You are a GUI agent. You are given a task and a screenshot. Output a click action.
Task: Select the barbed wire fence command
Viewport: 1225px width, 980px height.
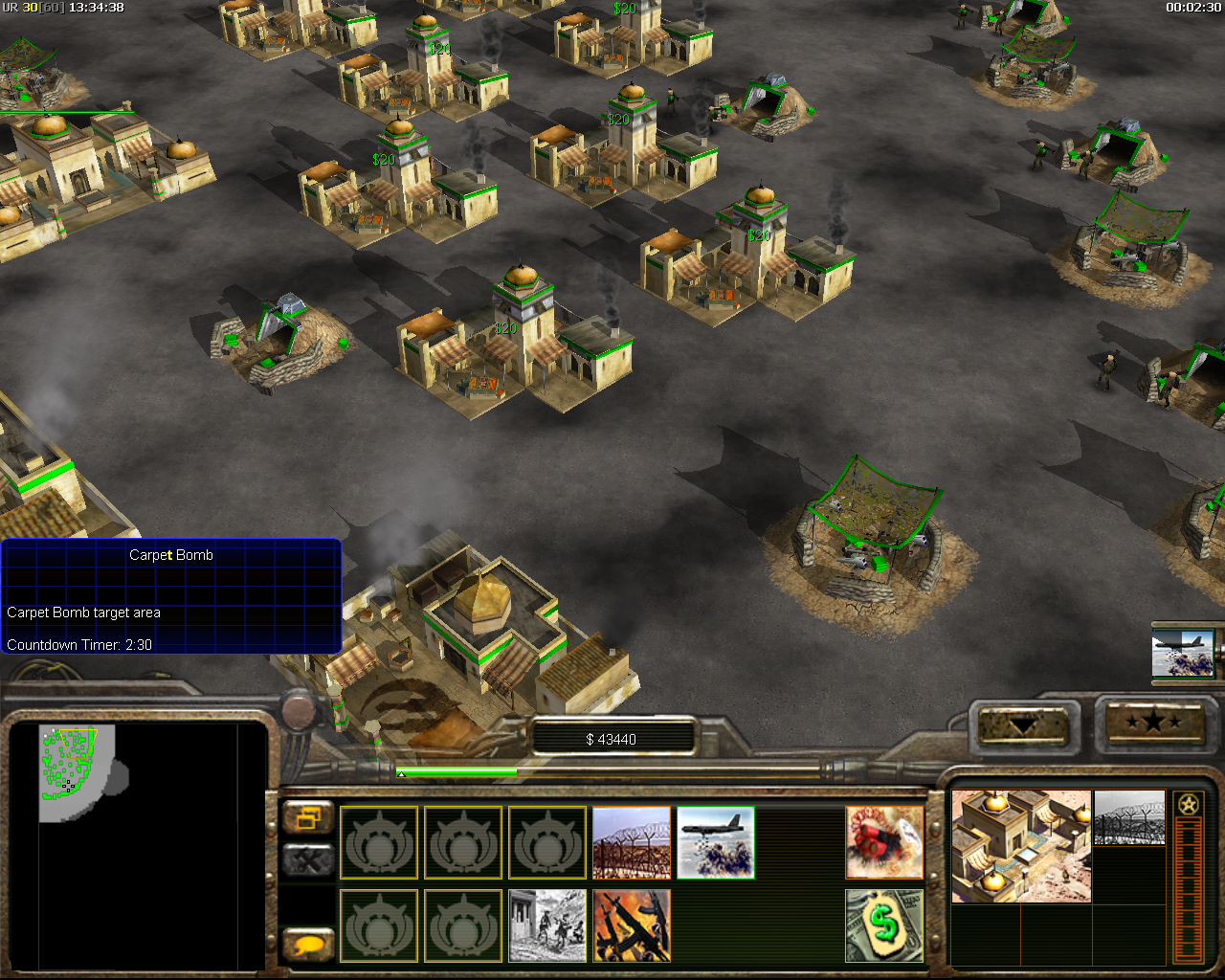tap(632, 842)
